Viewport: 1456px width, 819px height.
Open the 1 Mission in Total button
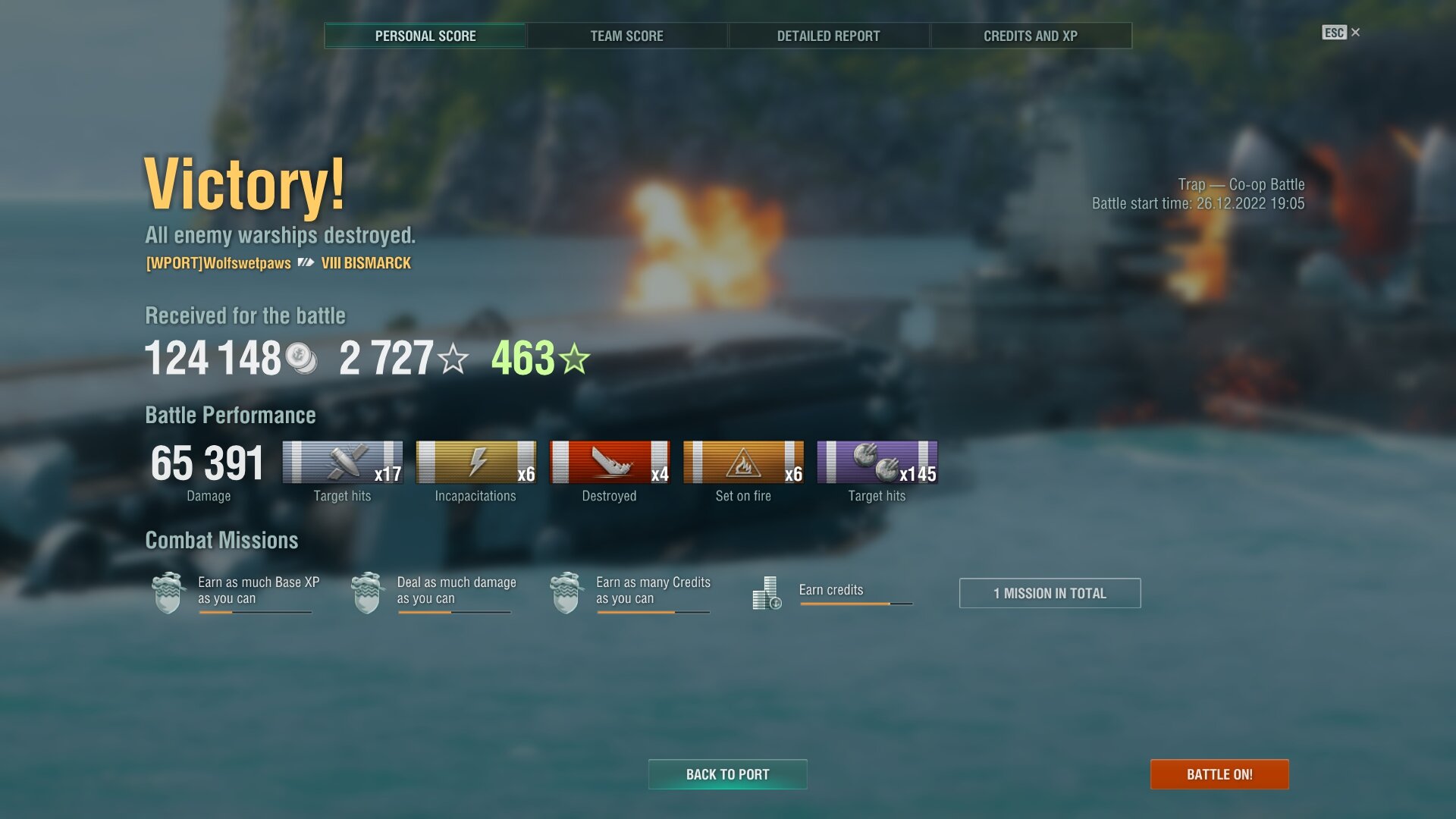click(1050, 593)
